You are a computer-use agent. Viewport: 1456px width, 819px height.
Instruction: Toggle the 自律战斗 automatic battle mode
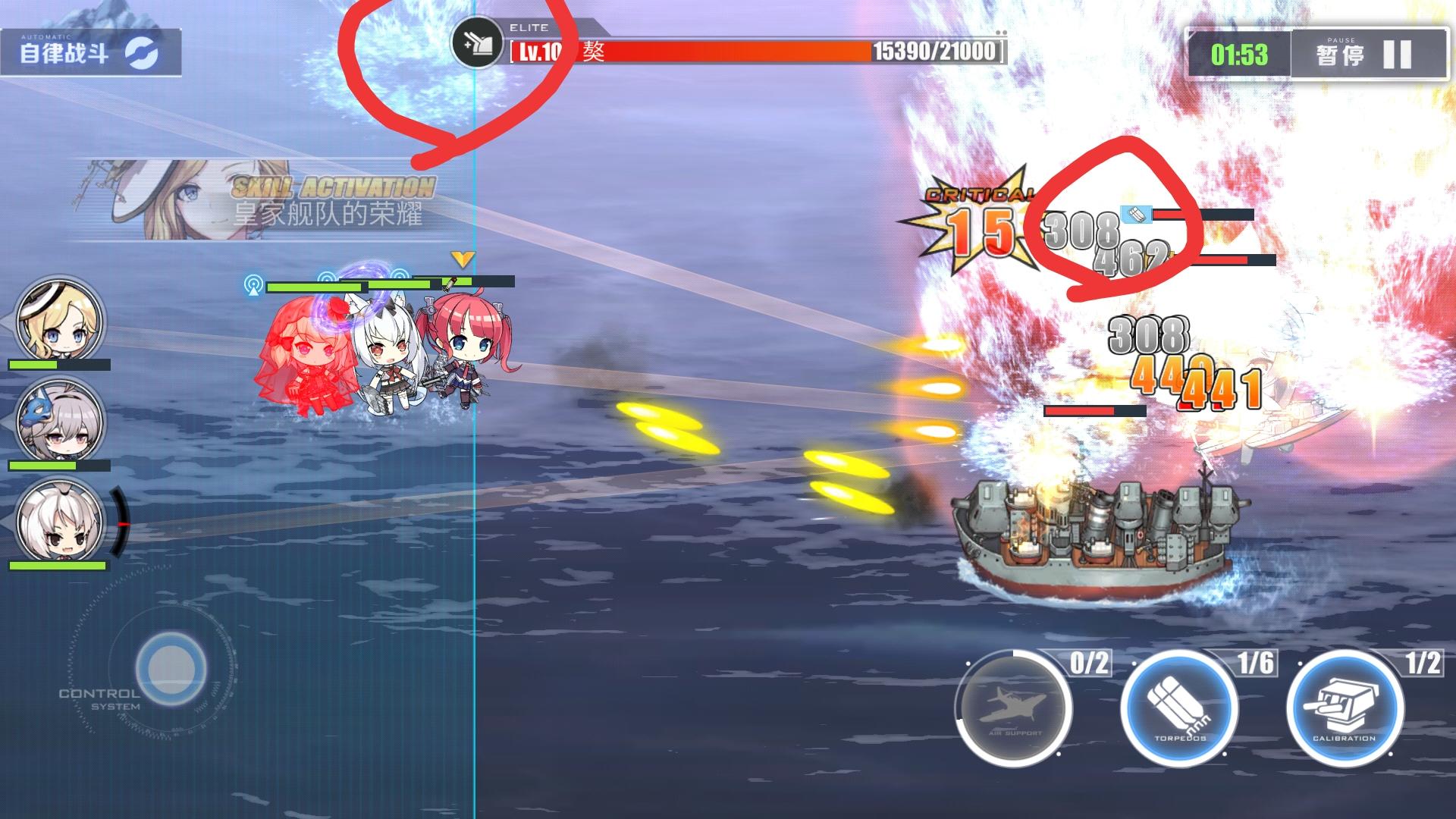tap(64, 51)
